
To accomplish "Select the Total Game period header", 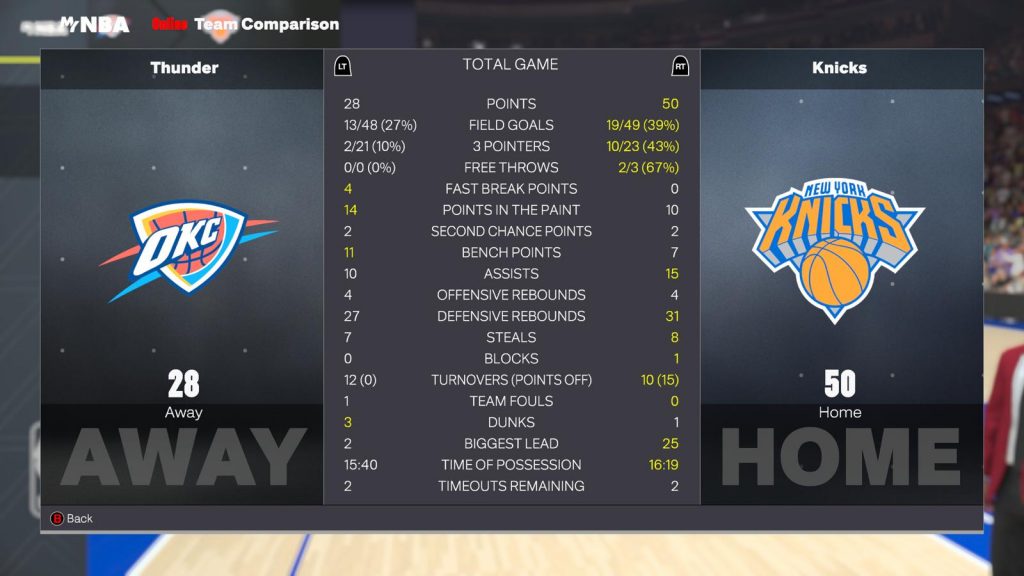I will (510, 64).
